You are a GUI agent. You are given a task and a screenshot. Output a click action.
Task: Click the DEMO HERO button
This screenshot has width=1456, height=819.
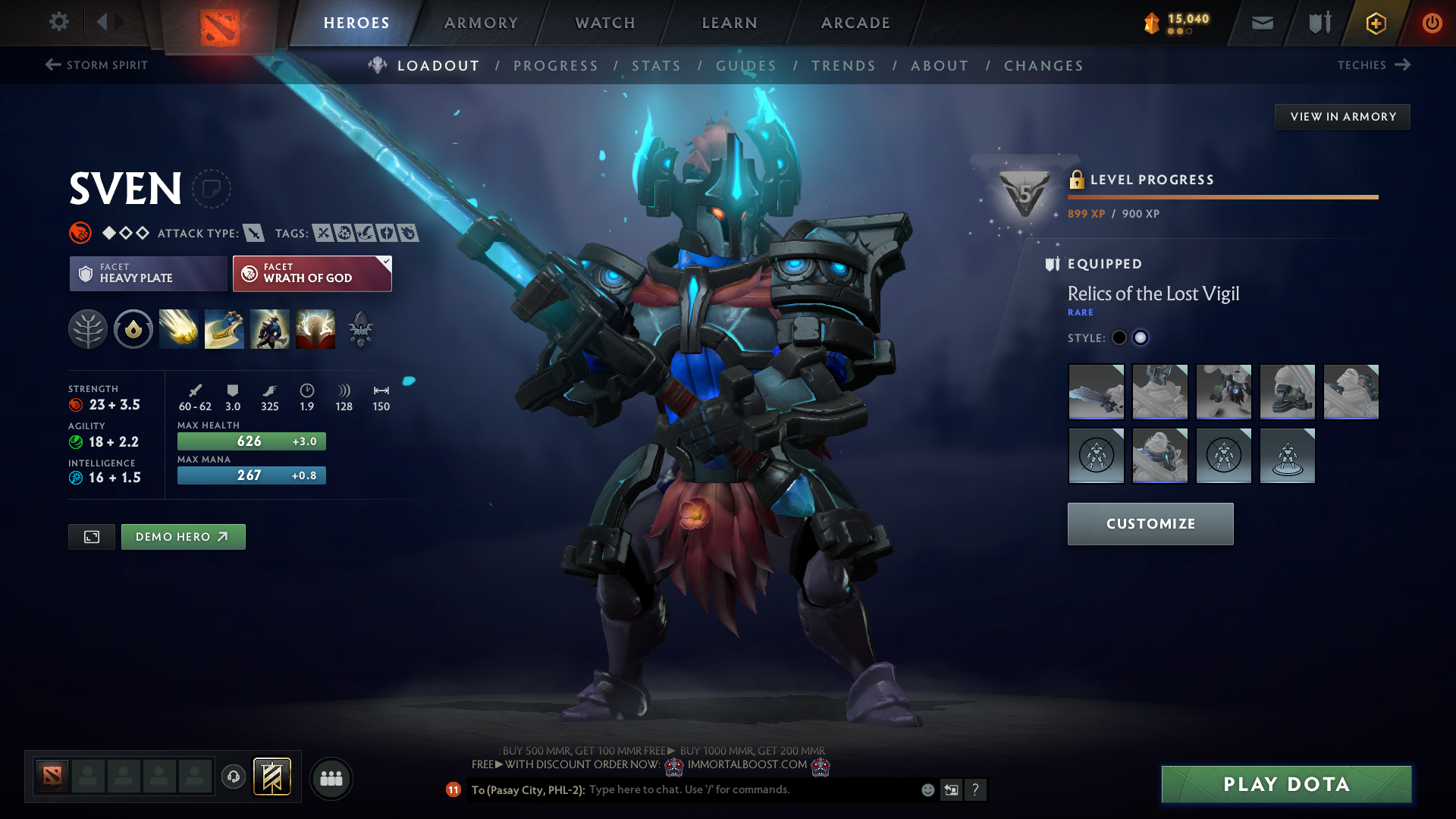pos(183,536)
